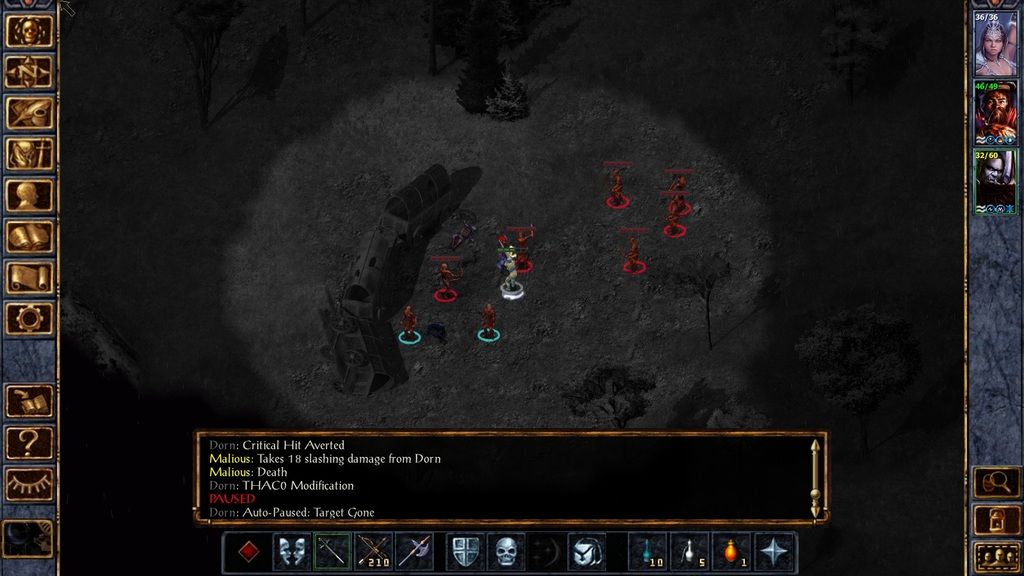Viewport: 1024px width, 576px height.
Task: Select the pale hooded character portrait
Action: (995, 181)
